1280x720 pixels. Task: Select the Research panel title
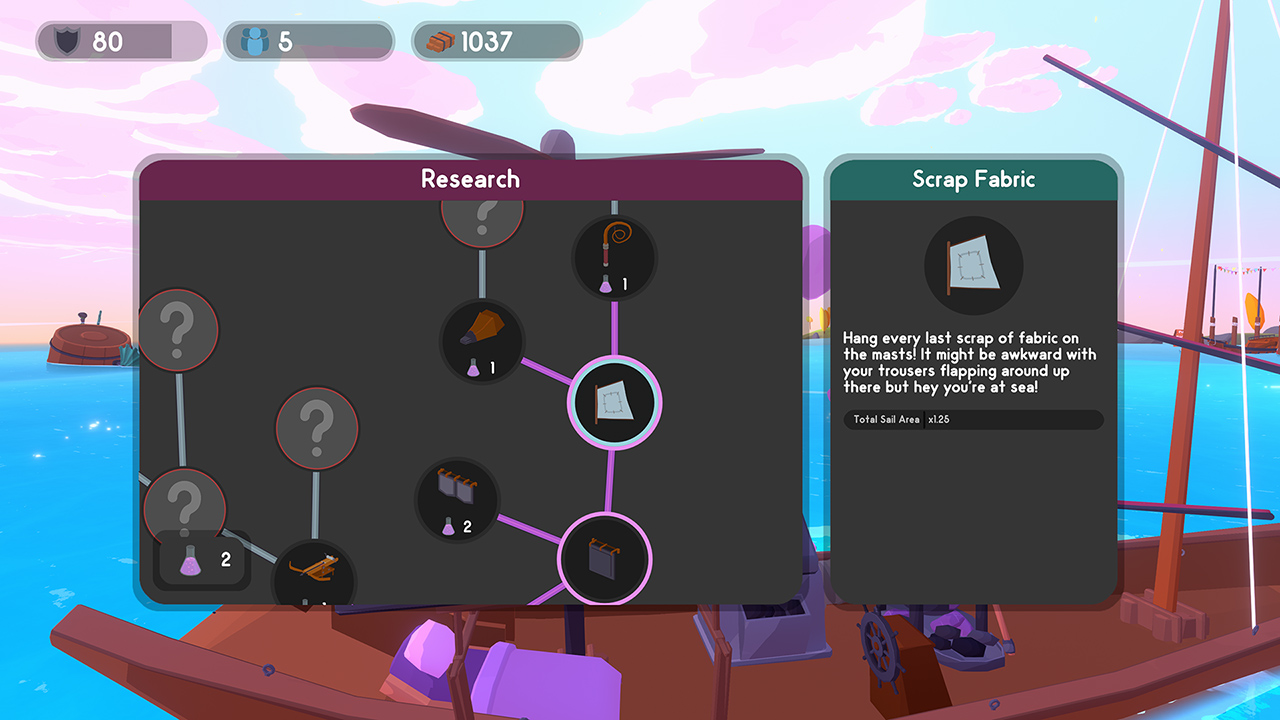[x=471, y=179]
